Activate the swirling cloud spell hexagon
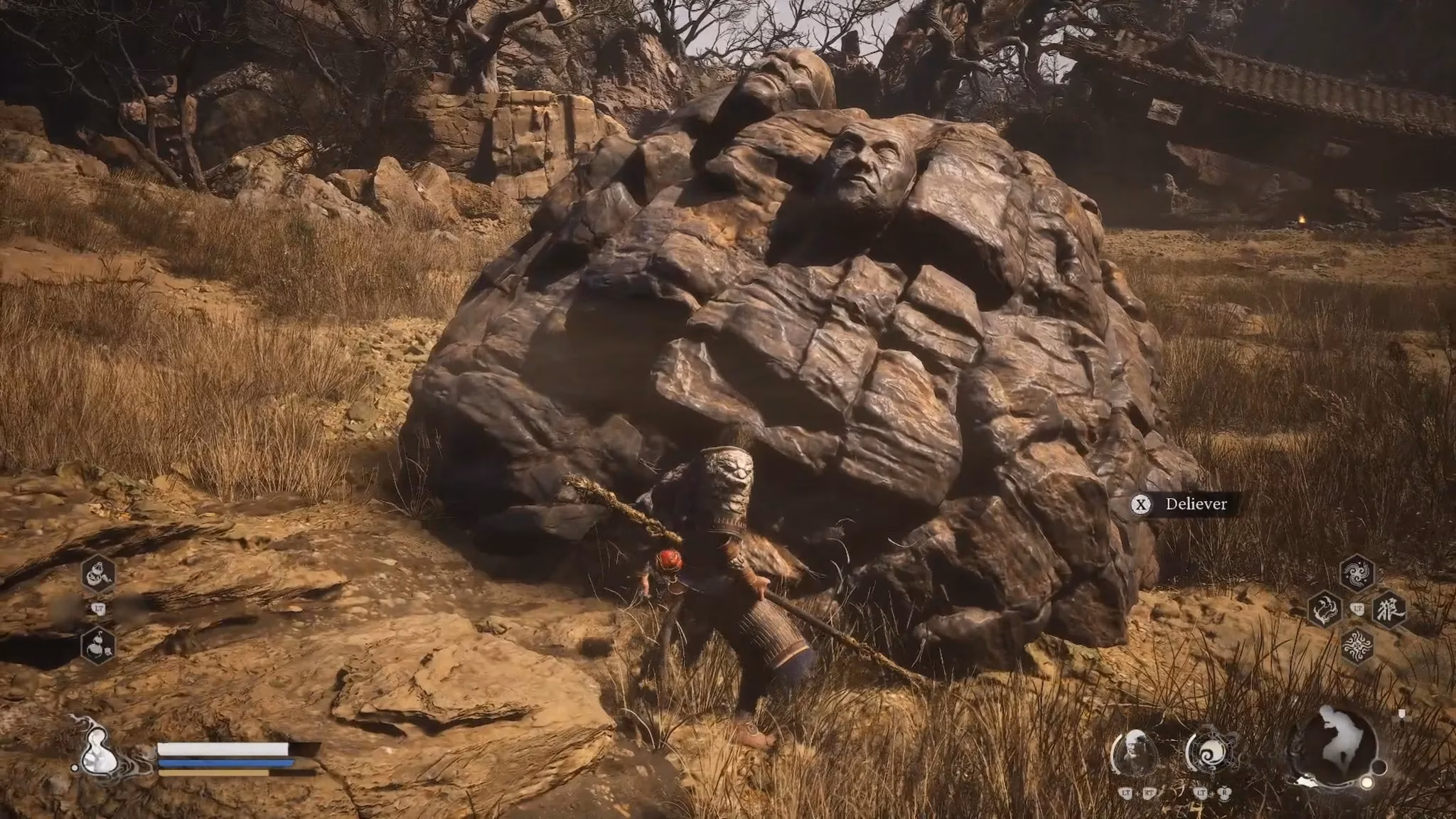 [x=1356, y=573]
